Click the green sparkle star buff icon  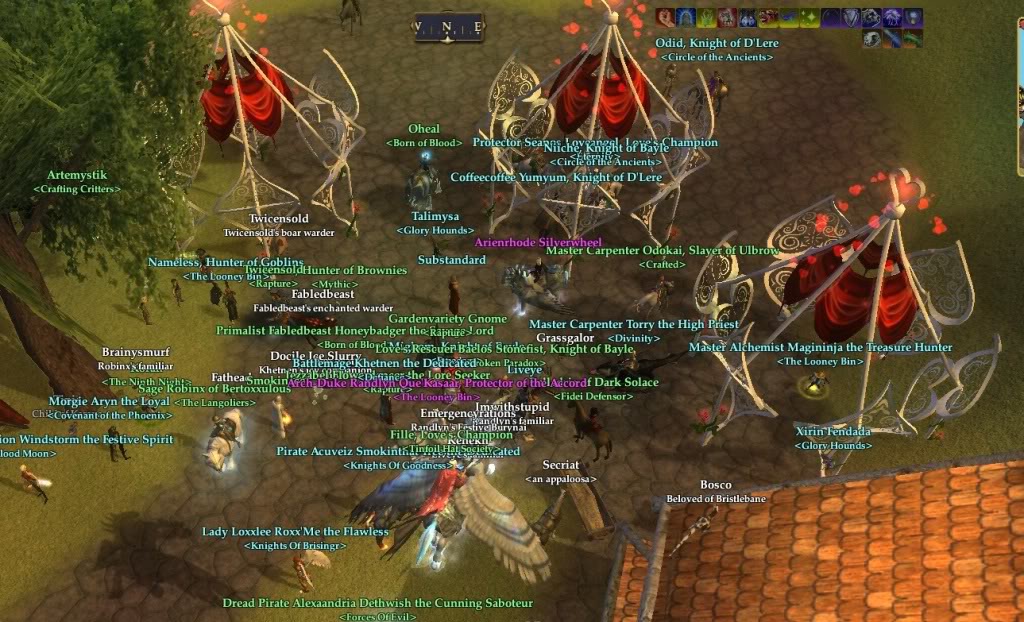[x=810, y=17]
